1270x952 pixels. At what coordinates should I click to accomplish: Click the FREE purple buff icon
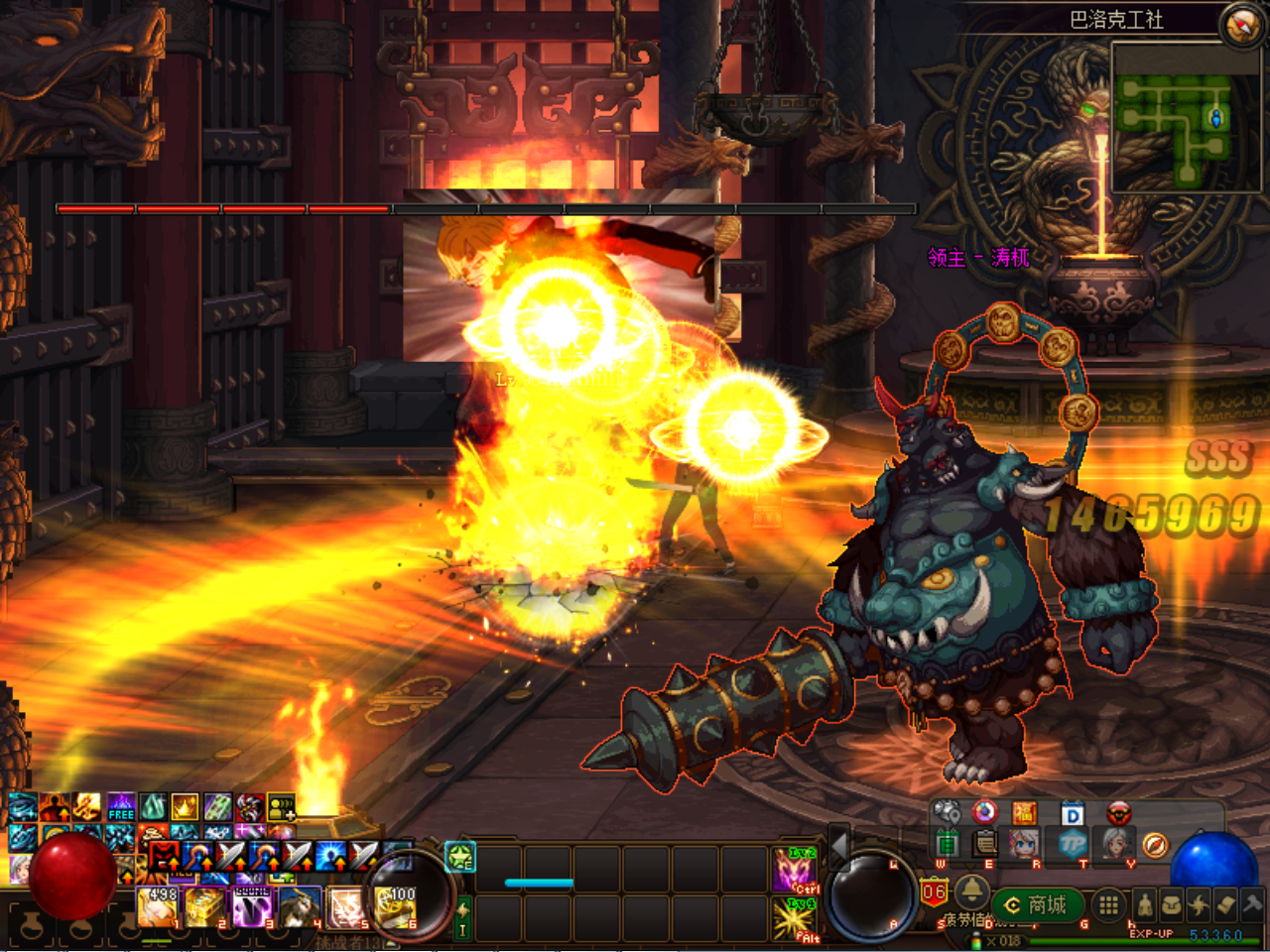coord(121,806)
